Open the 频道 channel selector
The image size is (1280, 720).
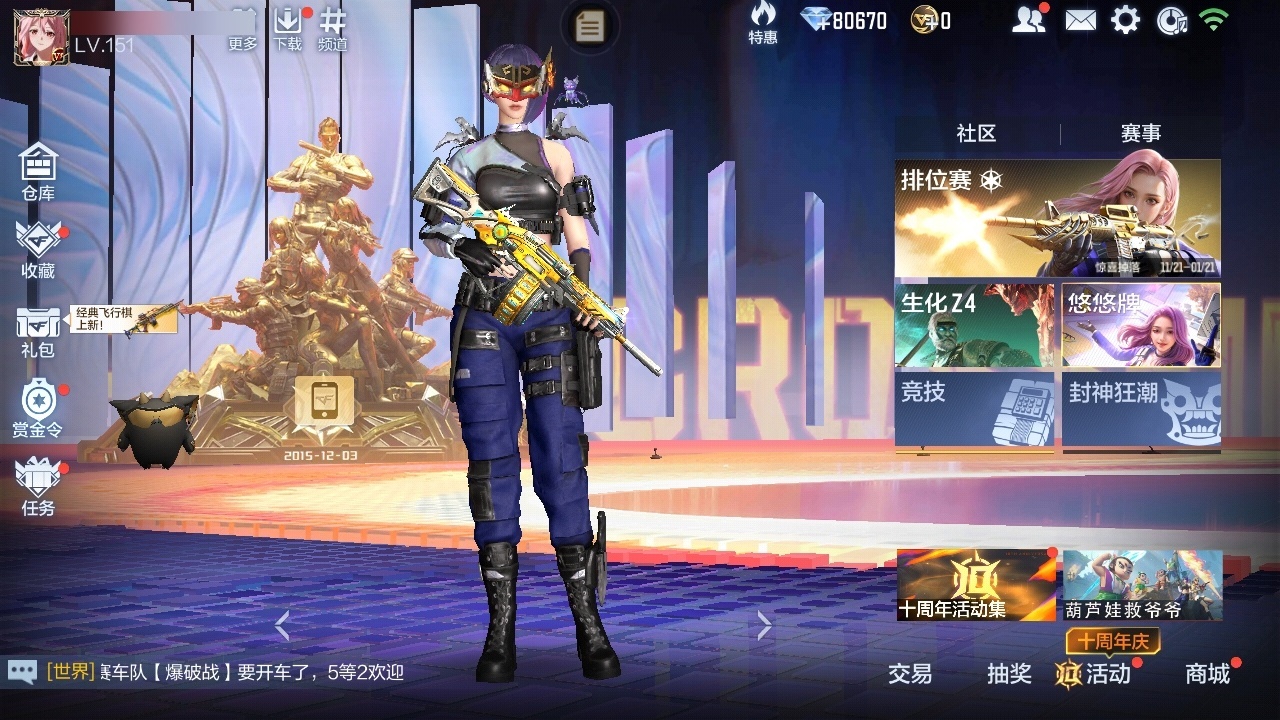pos(333,28)
